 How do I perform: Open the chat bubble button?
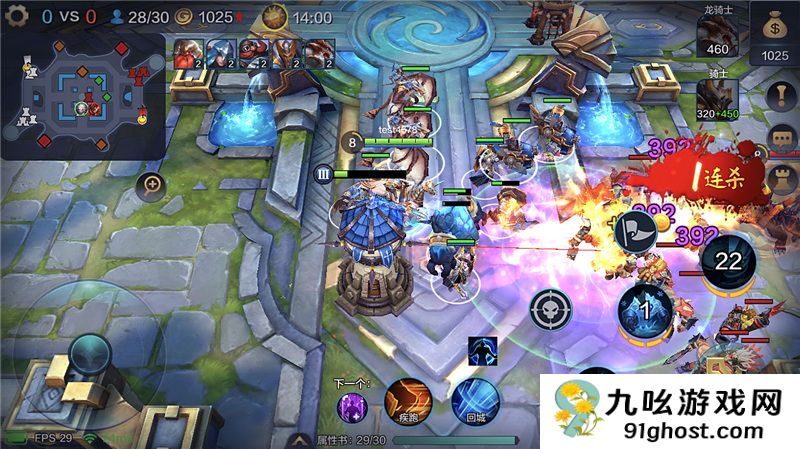tap(781, 137)
